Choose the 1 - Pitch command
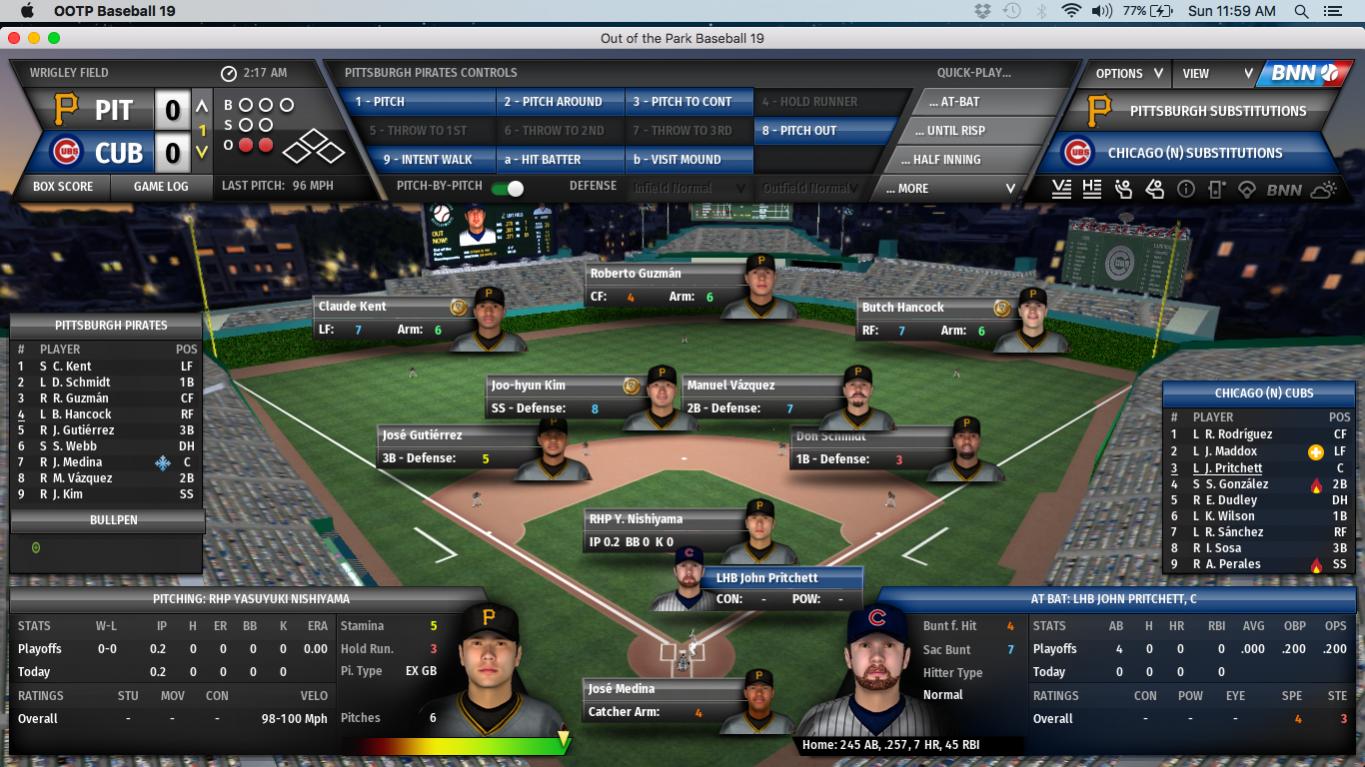The height and width of the screenshot is (767, 1365). [x=415, y=101]
